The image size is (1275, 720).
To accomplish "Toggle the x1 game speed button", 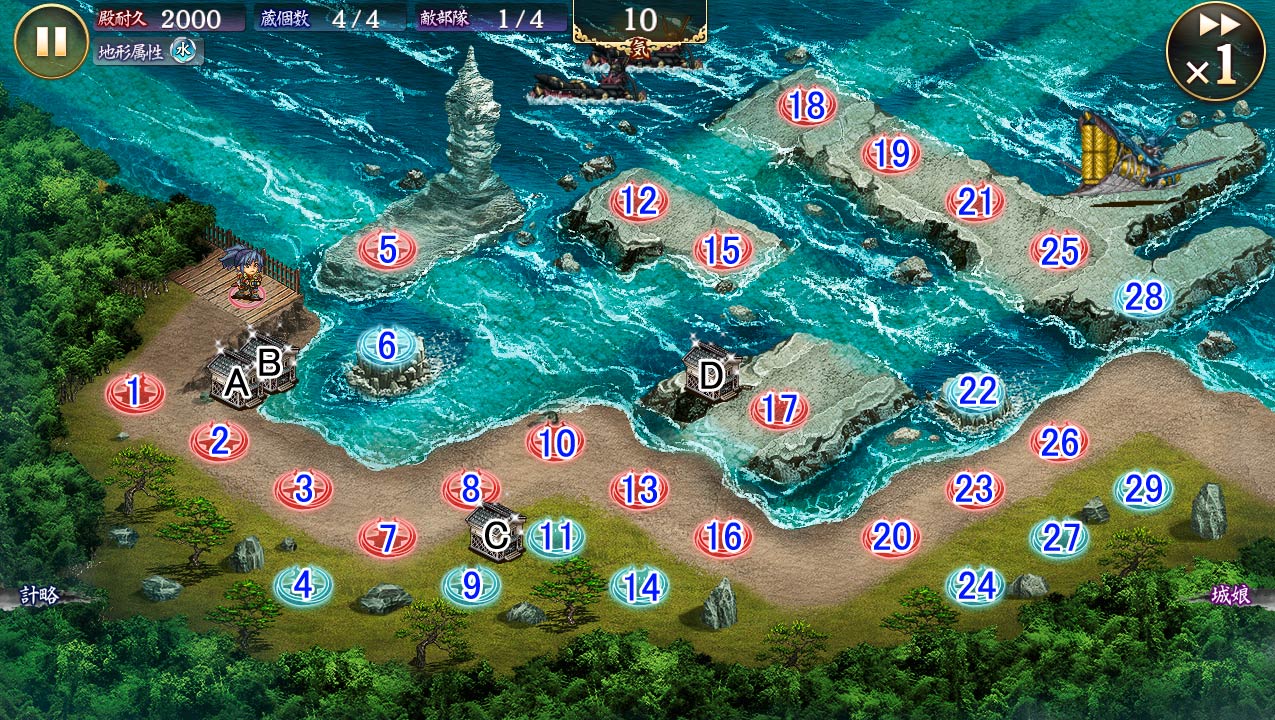I will point(1214,51).
